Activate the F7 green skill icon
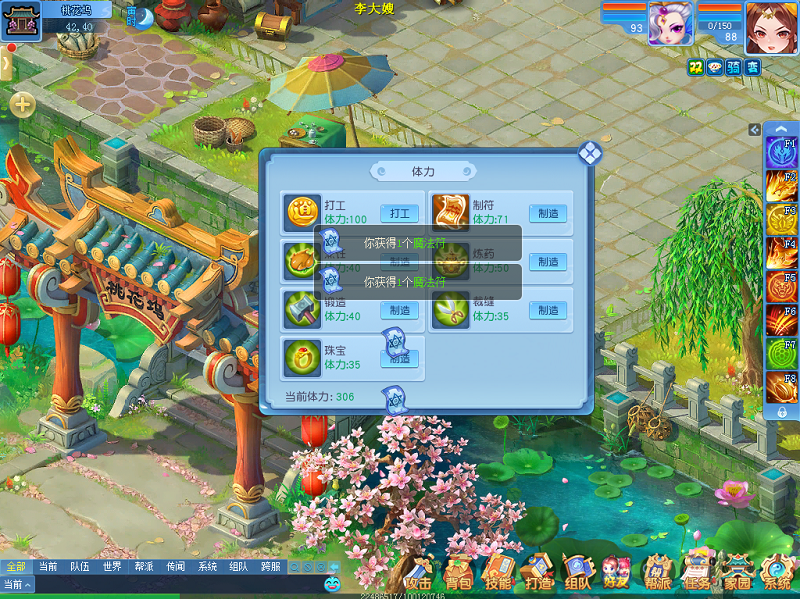 780,353
